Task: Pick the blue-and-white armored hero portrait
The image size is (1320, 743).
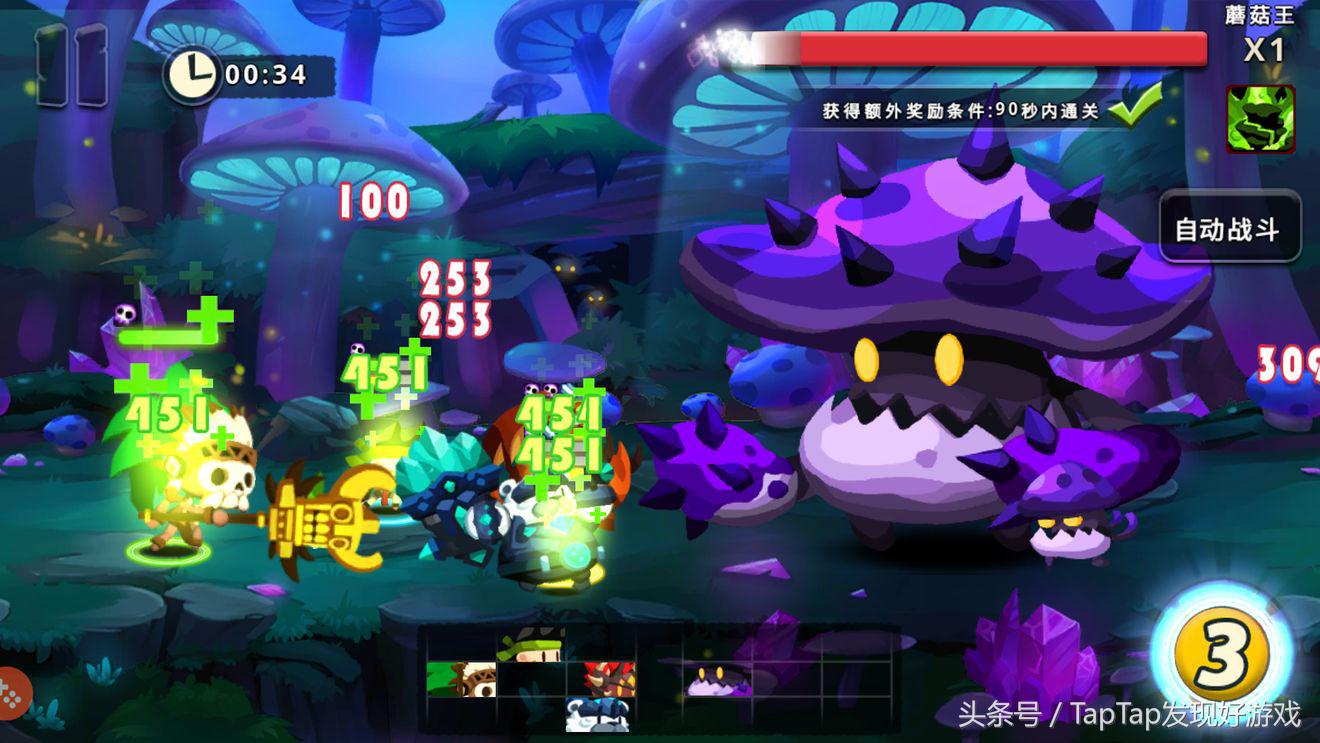Action: 597,715
